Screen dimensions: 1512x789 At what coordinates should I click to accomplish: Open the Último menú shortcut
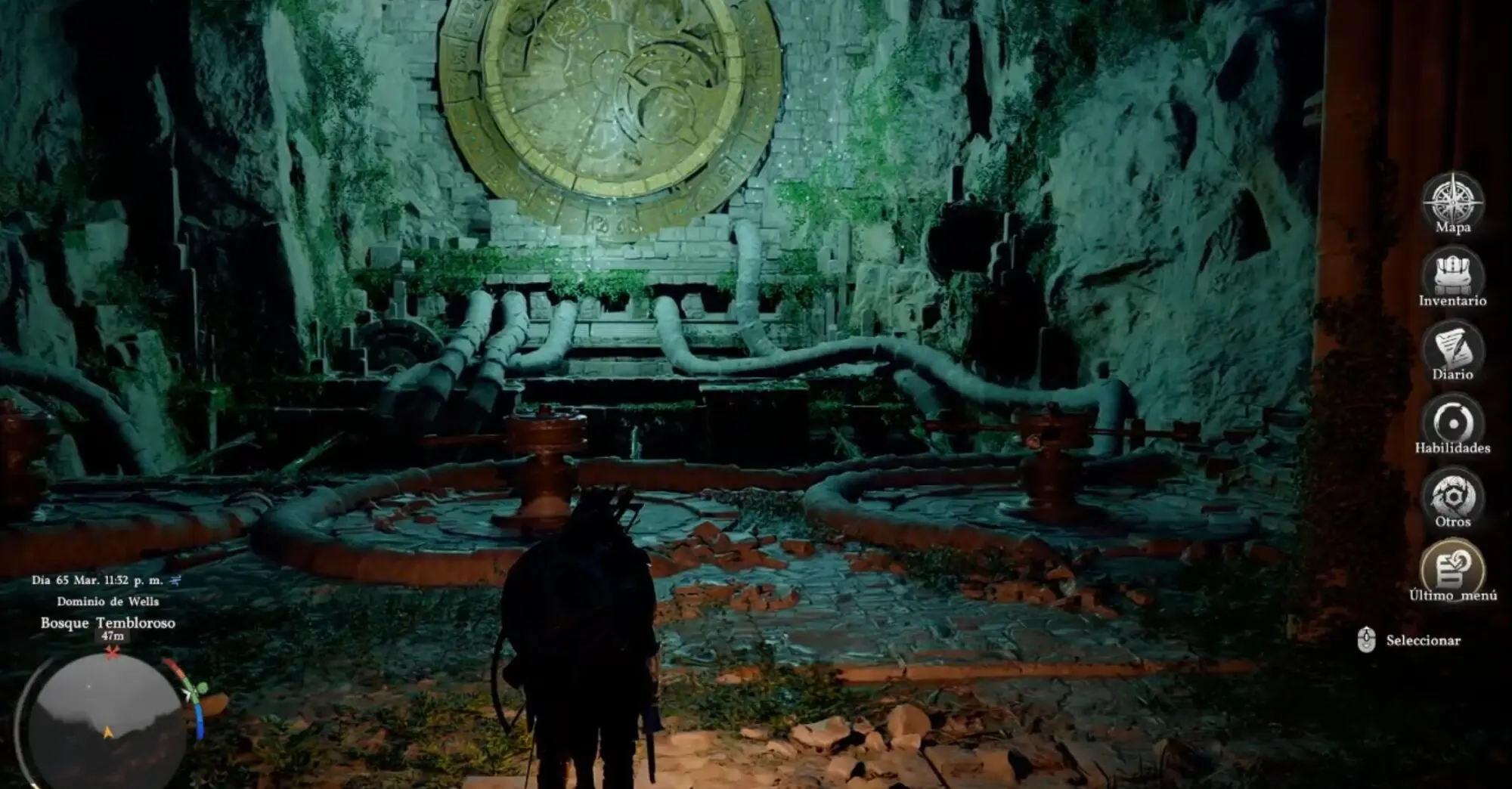click(1452, 568)
